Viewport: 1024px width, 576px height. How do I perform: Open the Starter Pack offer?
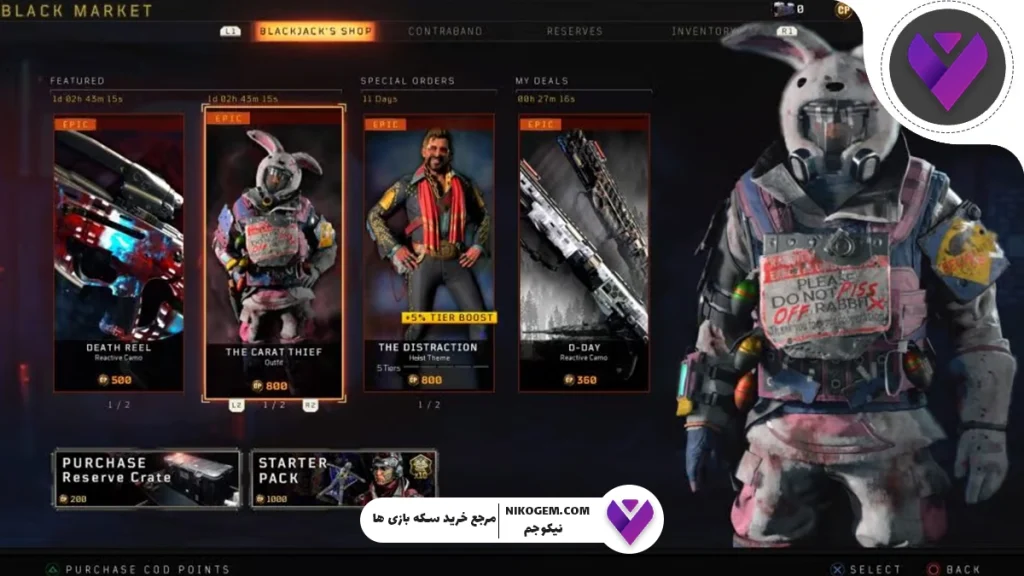tap(343, 478)
